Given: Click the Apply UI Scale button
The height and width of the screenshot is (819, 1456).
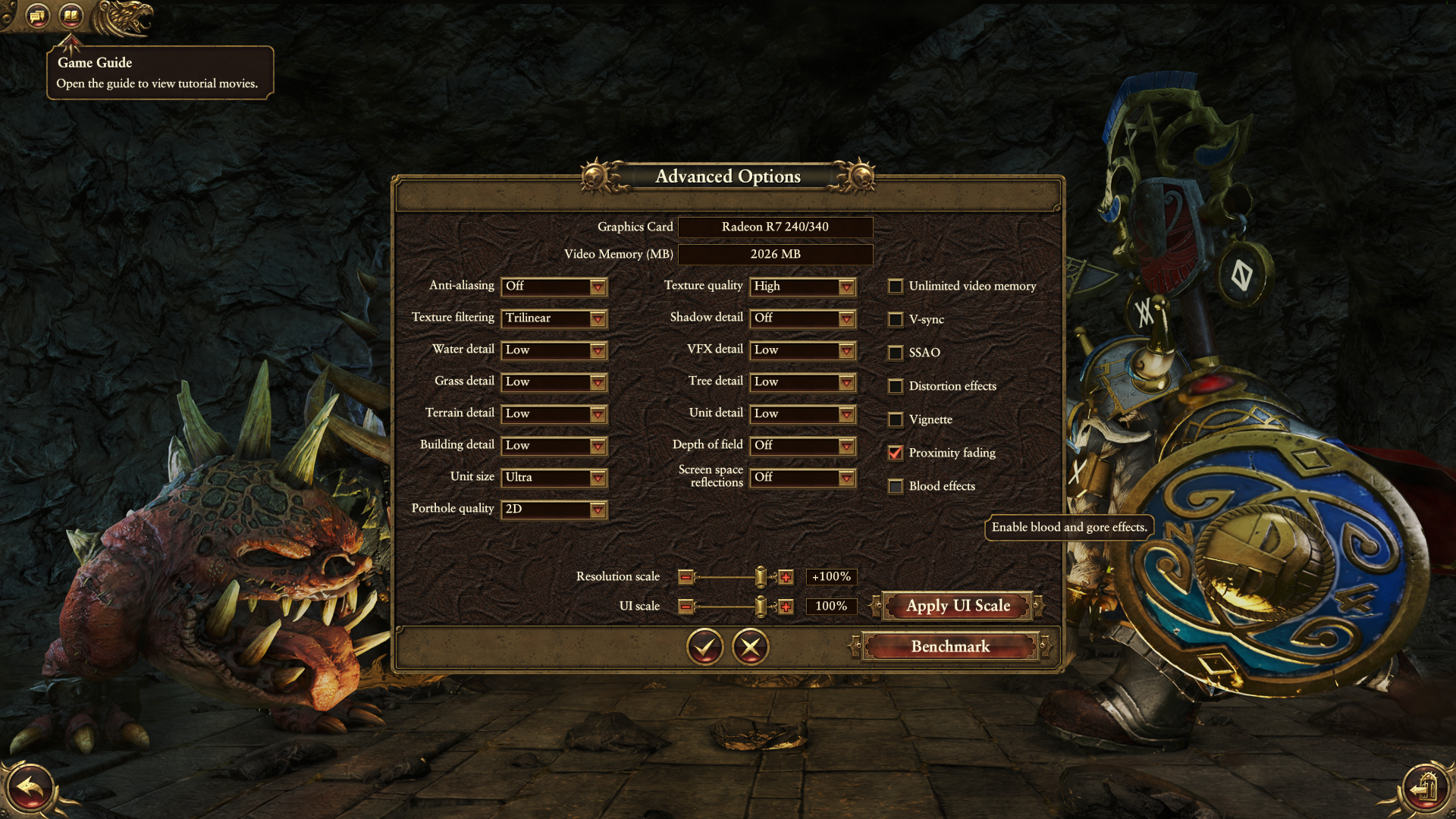Looking at the screenshot, I should (958, 606).
